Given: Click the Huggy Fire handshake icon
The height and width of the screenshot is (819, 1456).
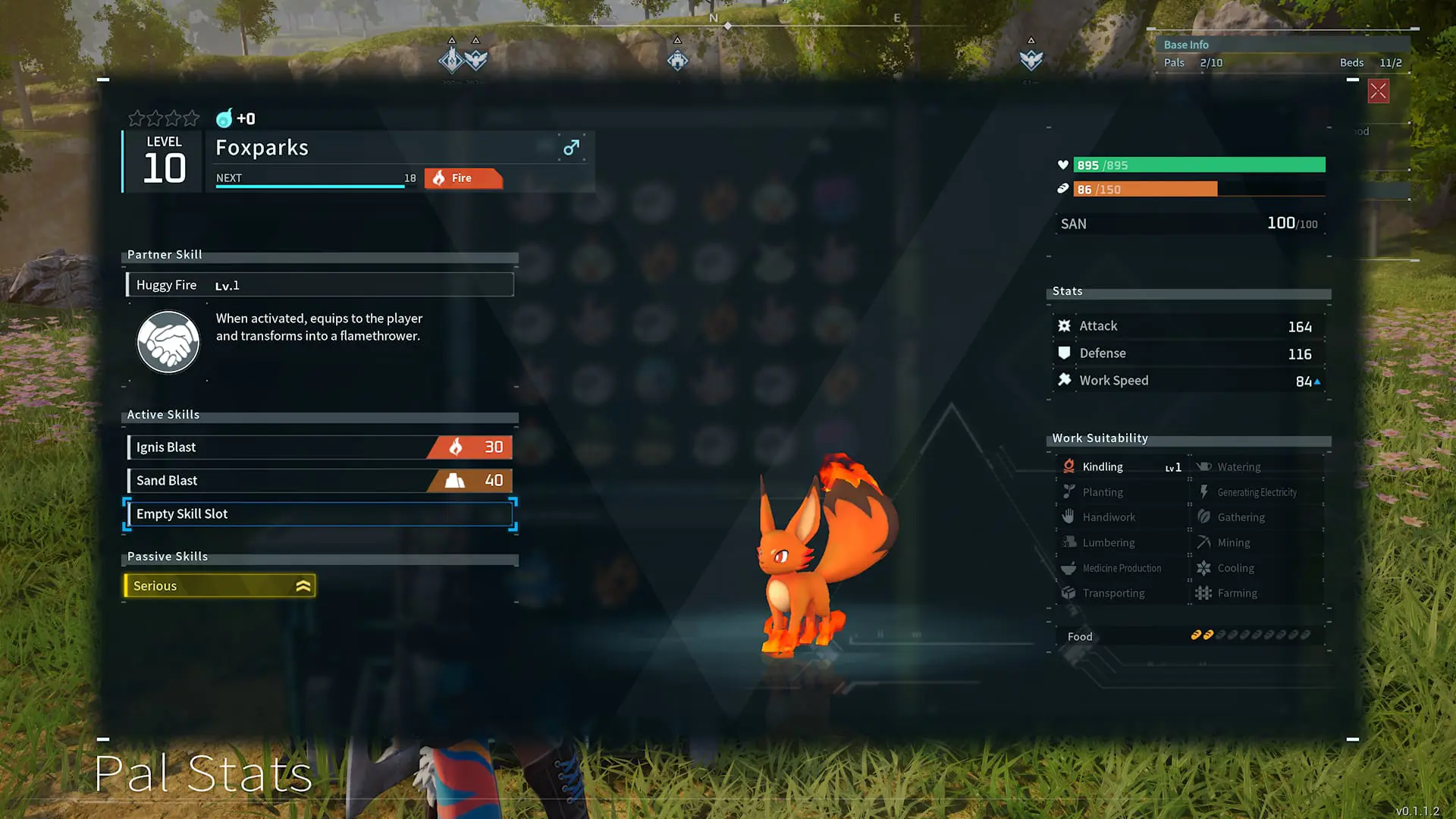Looking at the screenshot, I should click(x=168, y=342).
